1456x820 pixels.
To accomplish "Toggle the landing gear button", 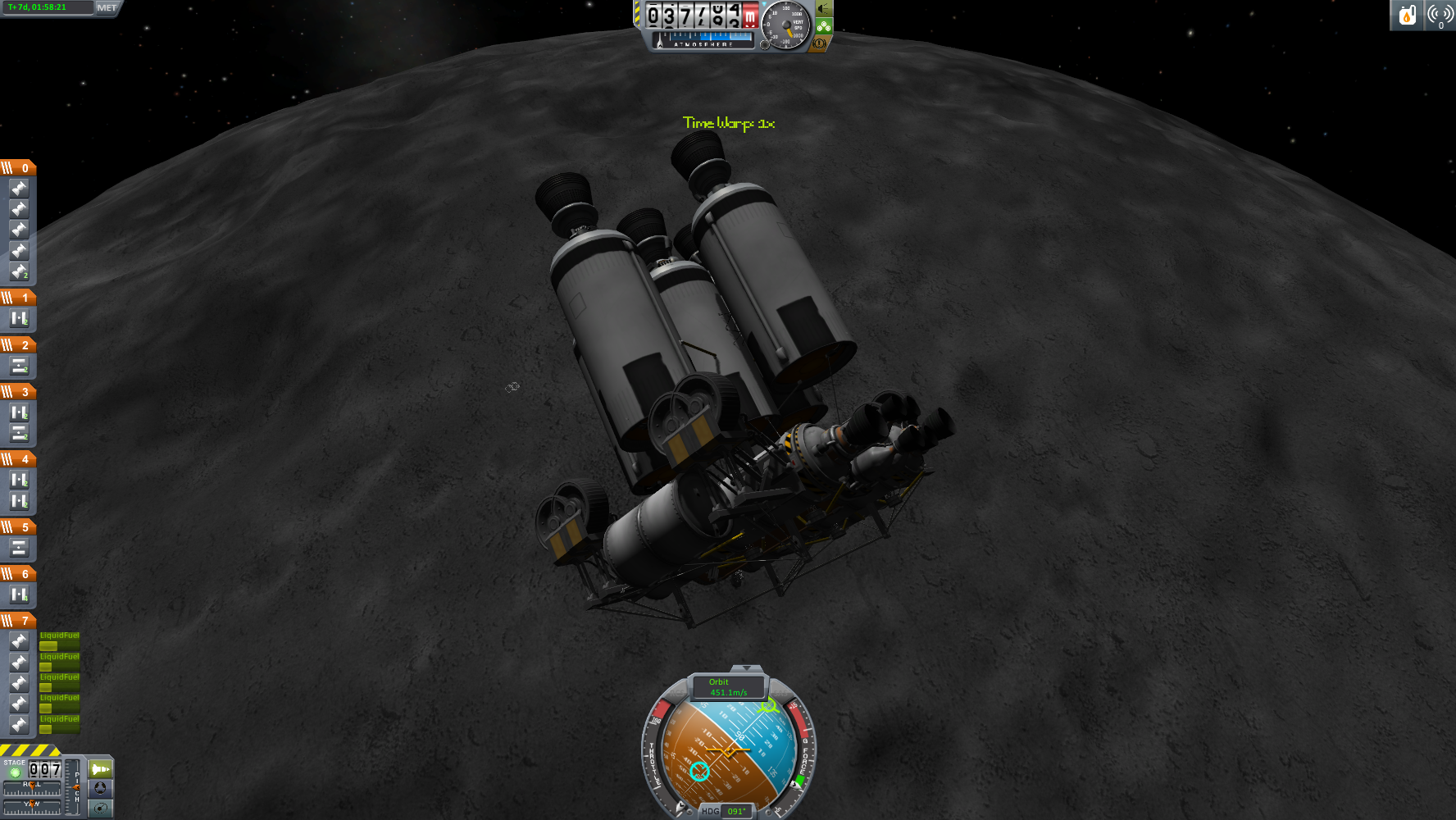I will pos(824,27).
